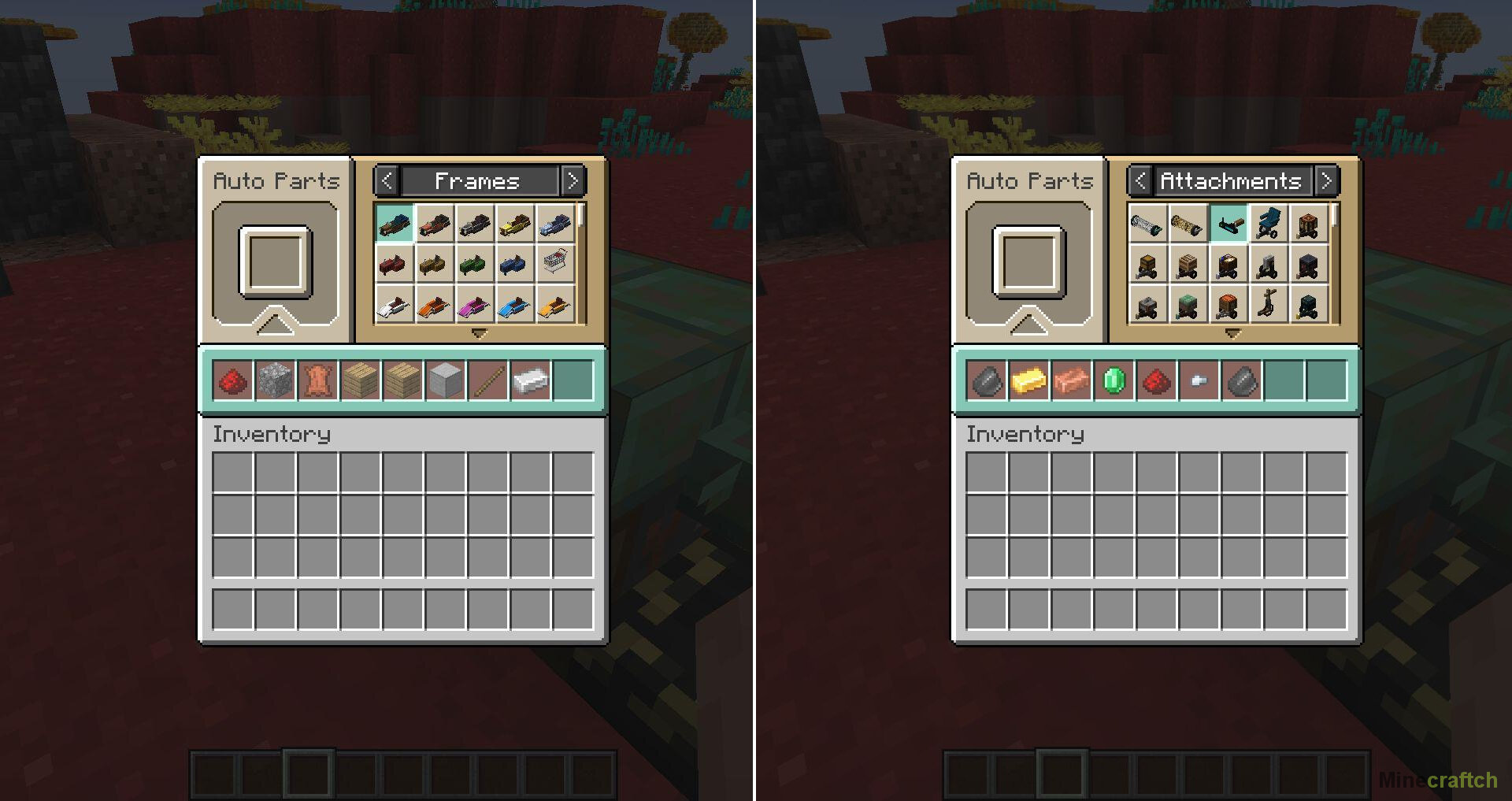Go to the category after Frames
Image resolution: width=1512 pixels, height=801 pixels.
(573, 181)
